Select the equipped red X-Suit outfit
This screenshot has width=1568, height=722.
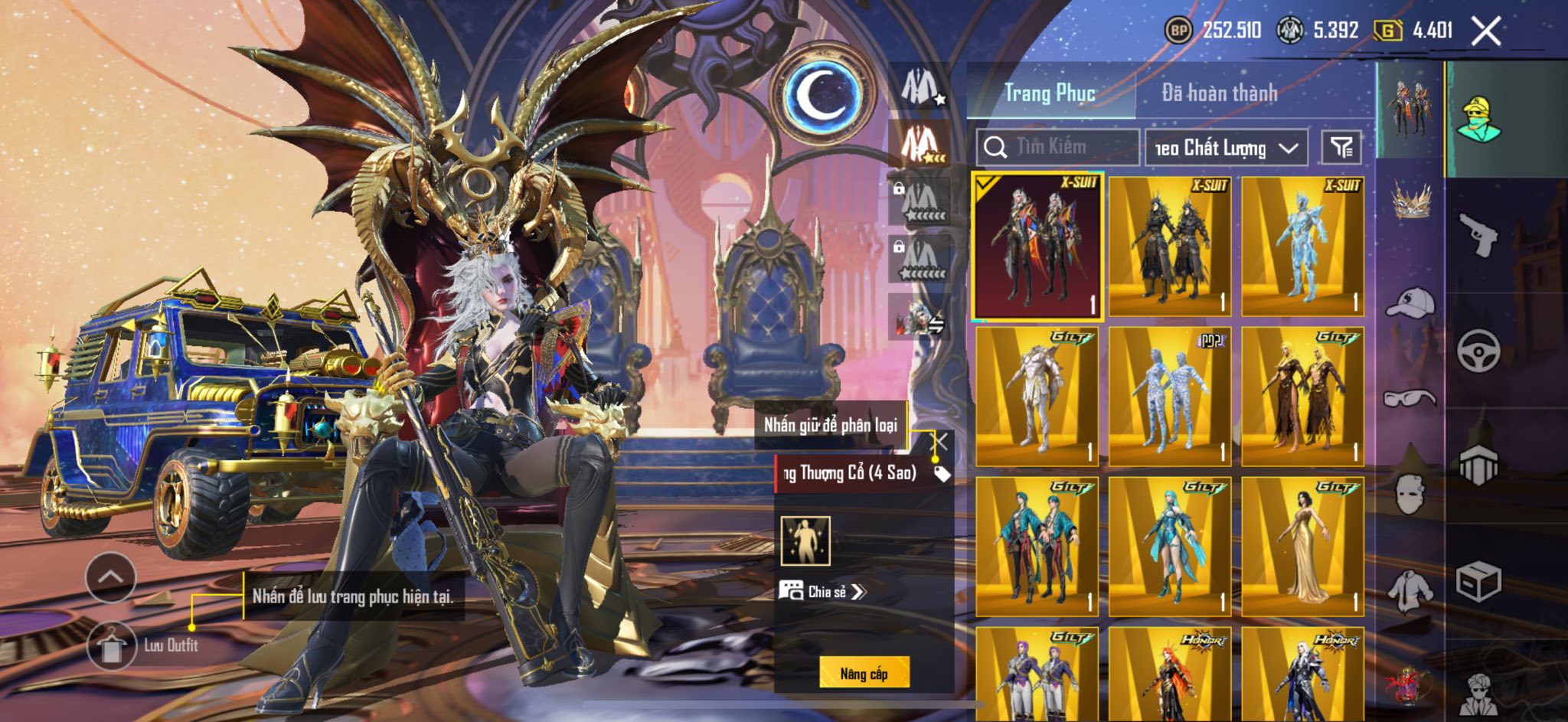pyautogui.click(x=1037, y=245)
